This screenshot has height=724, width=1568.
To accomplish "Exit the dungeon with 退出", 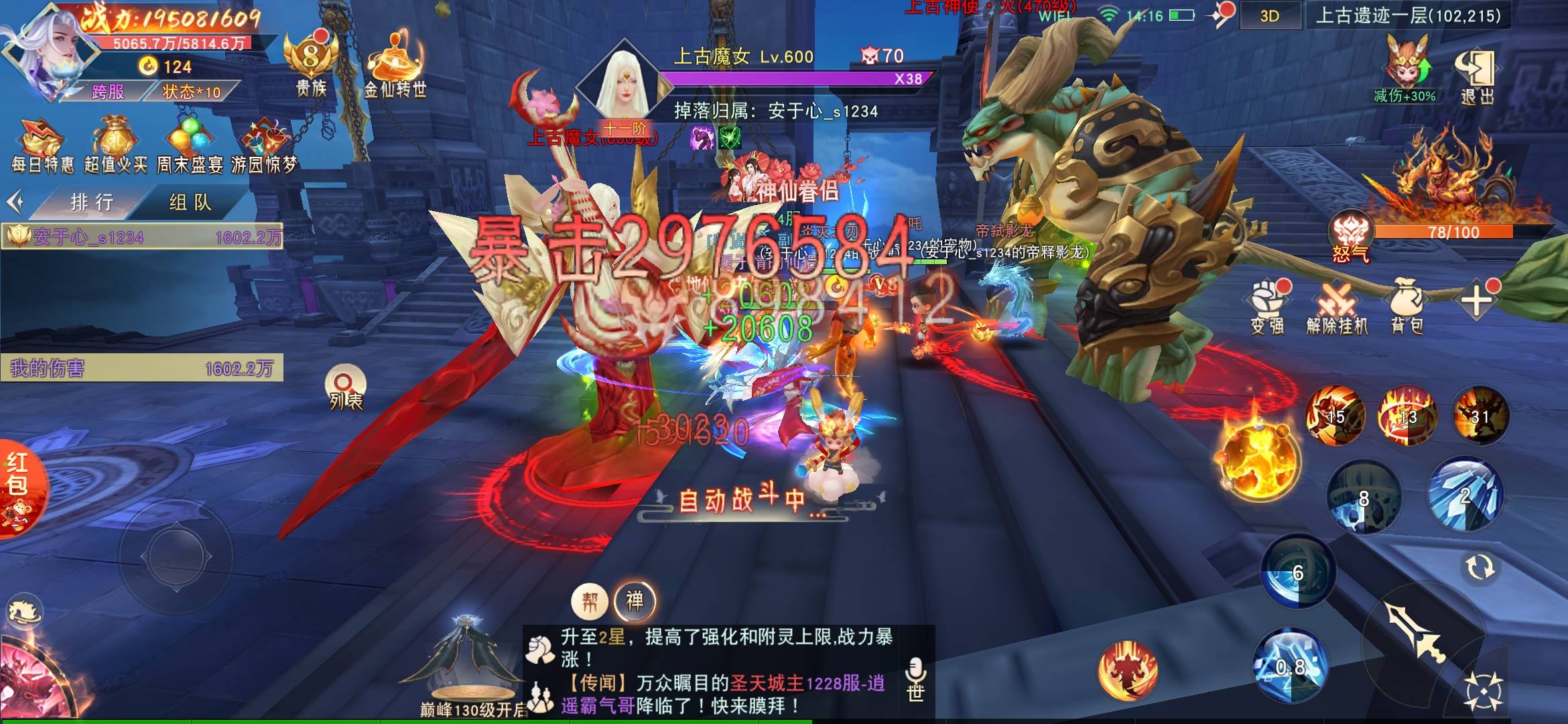I will (x=1477, y=76).
